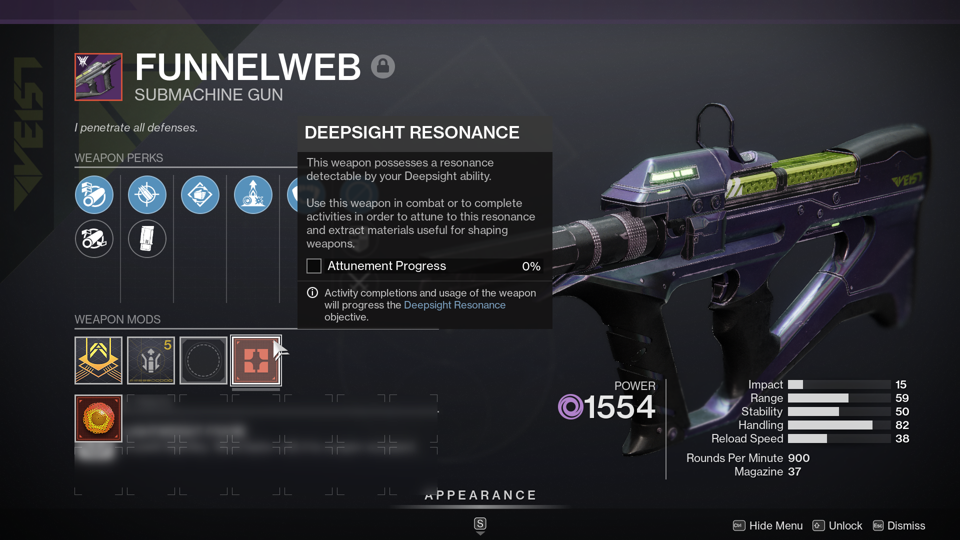Image resolution: width=960 pixels, height=540 pixels.
Task: Click Hide Menu
Action: [768, 526]
